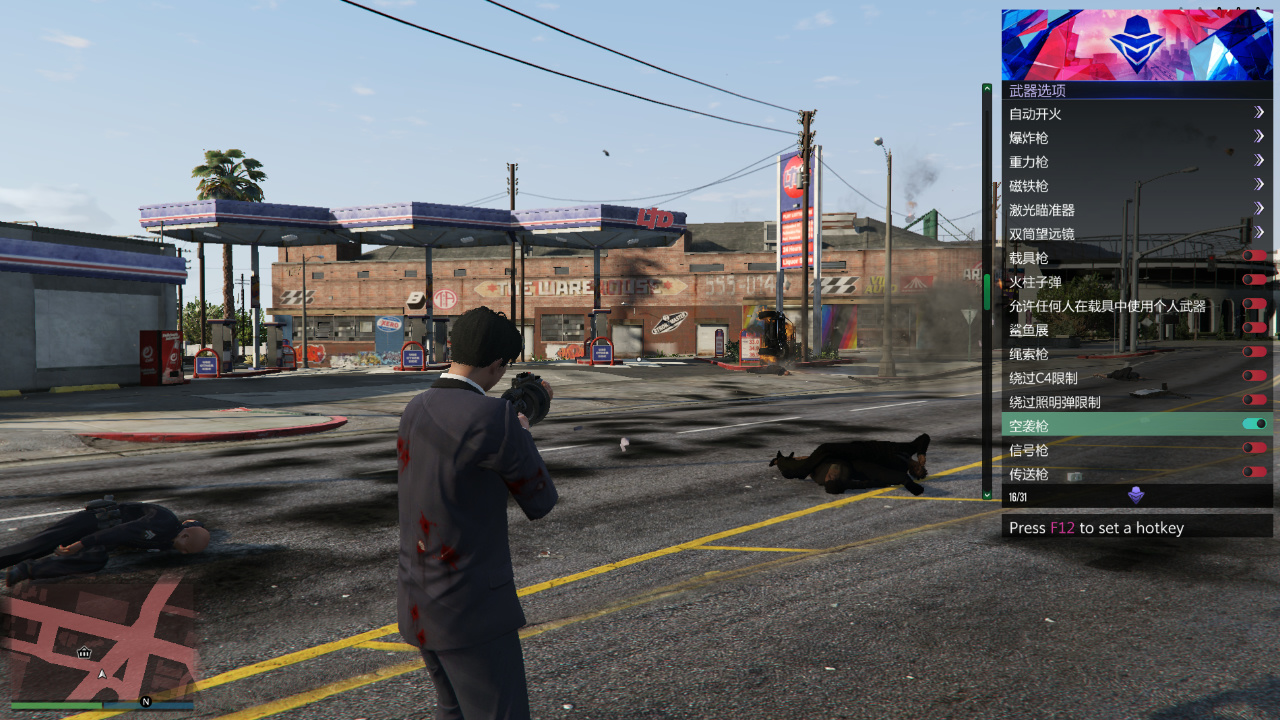Enable the 信号枪 toggle
Viewport: 1280px width, 720px height.
click(1254, 448)
